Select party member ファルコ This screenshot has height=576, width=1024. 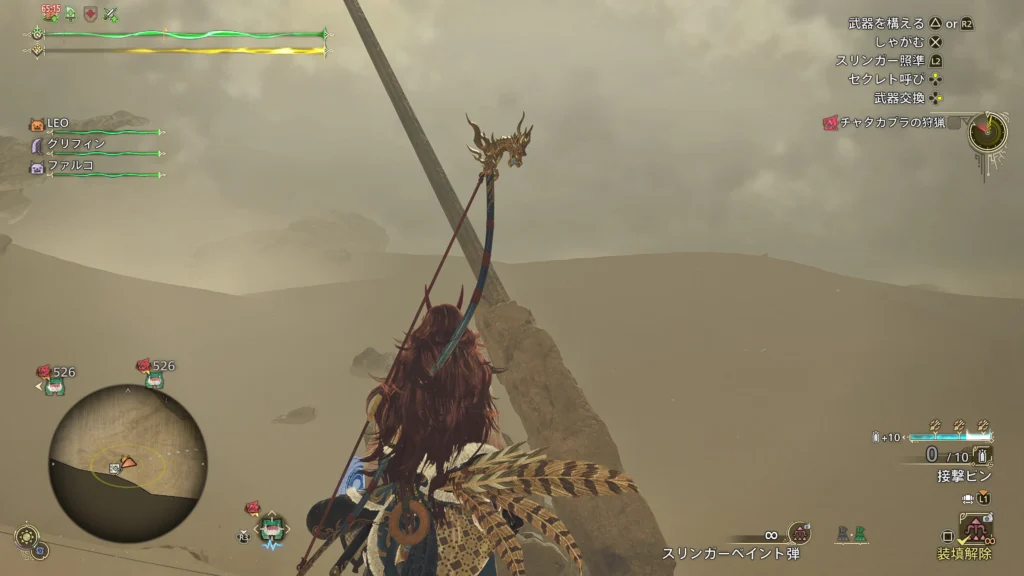70,166
